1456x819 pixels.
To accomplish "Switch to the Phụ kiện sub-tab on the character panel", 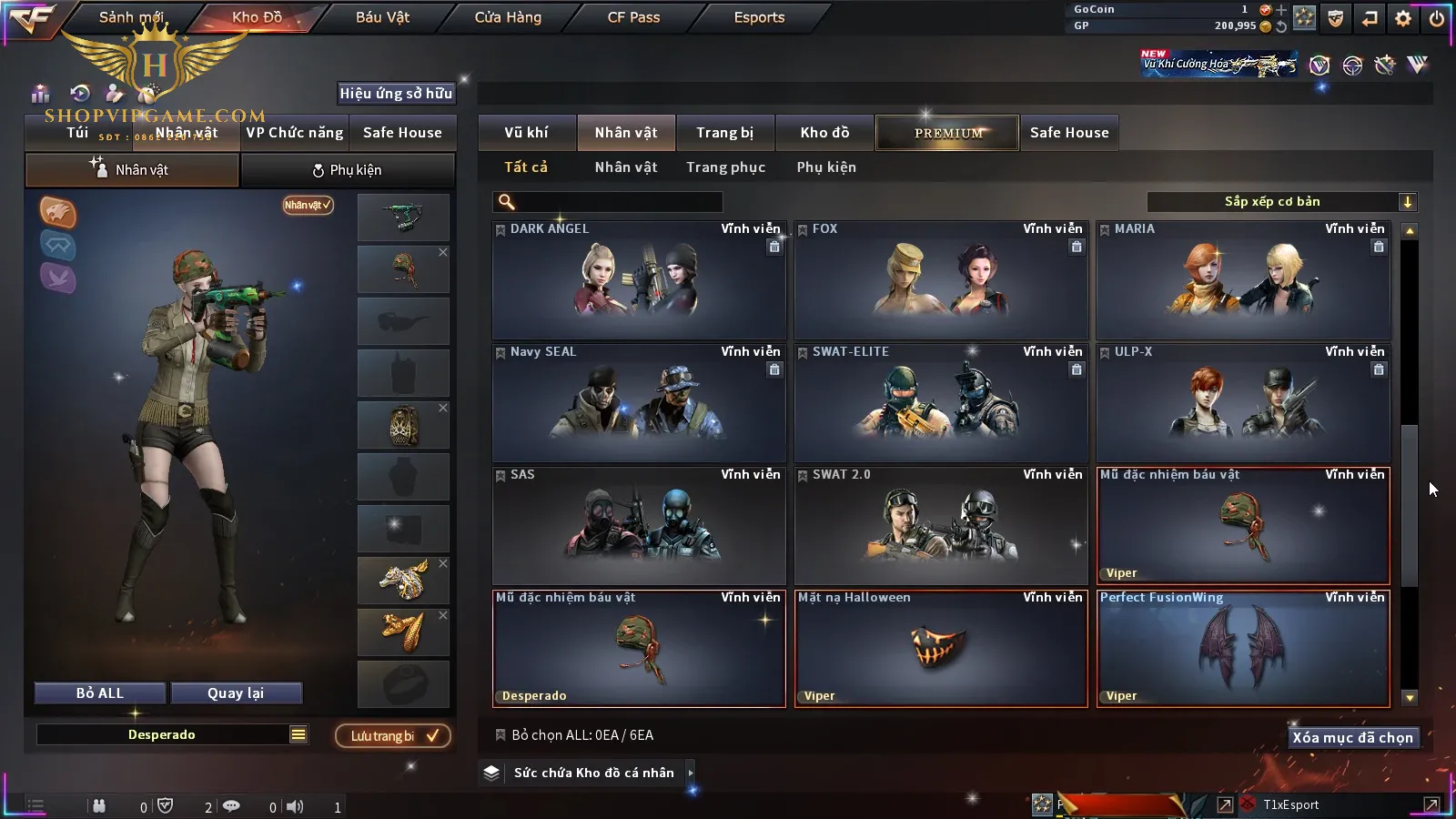I will (348, 170).
